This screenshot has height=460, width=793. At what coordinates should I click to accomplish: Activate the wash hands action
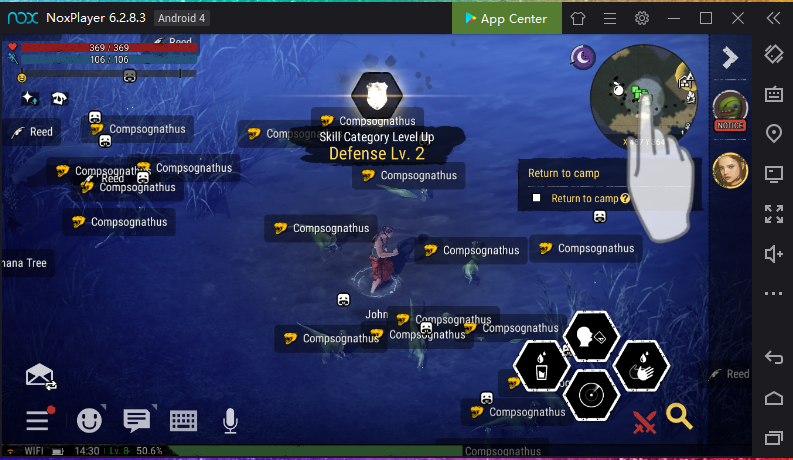coord(640,367)
